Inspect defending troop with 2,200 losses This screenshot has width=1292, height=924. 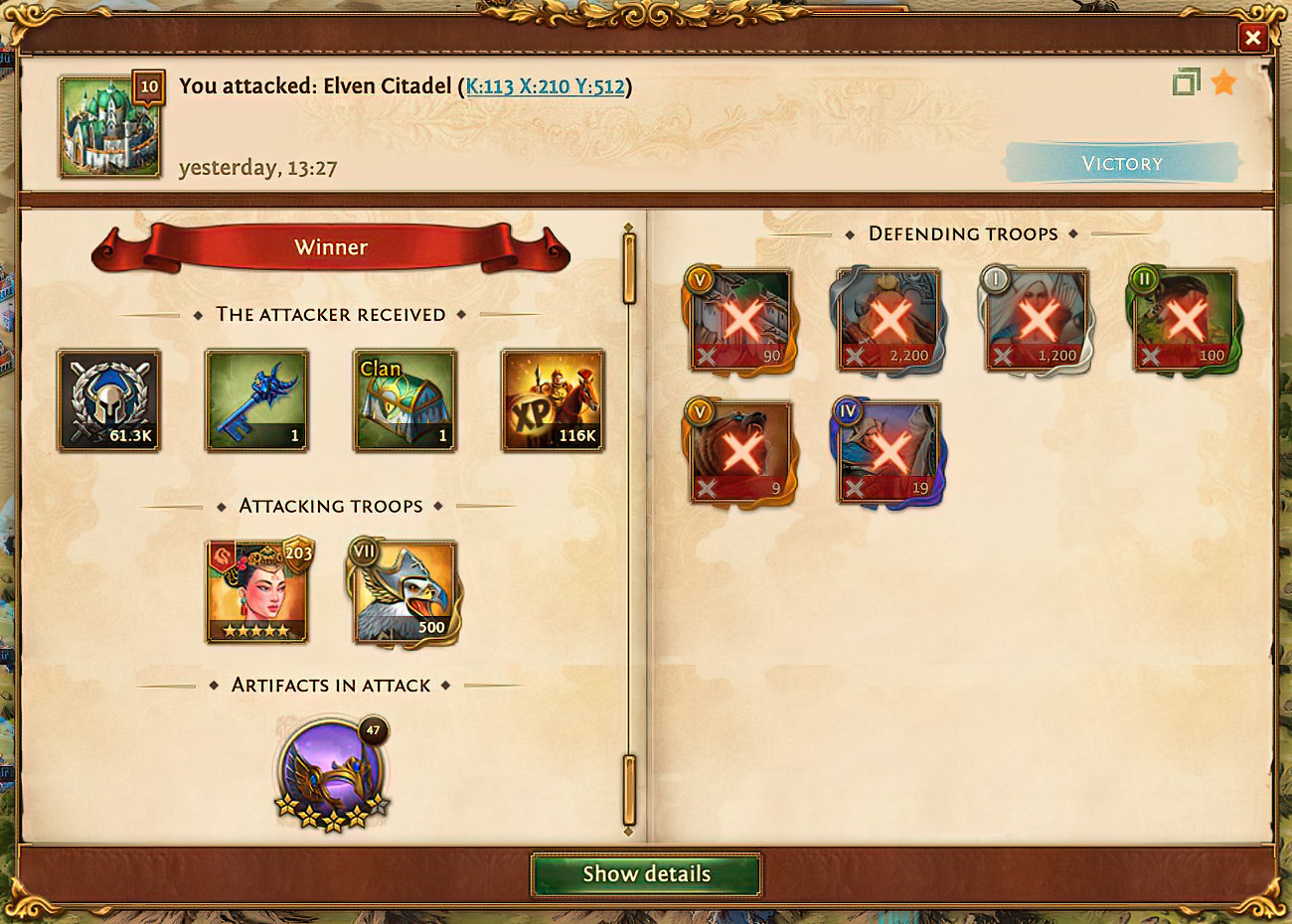pyautogui.click(x=888, y=320)
